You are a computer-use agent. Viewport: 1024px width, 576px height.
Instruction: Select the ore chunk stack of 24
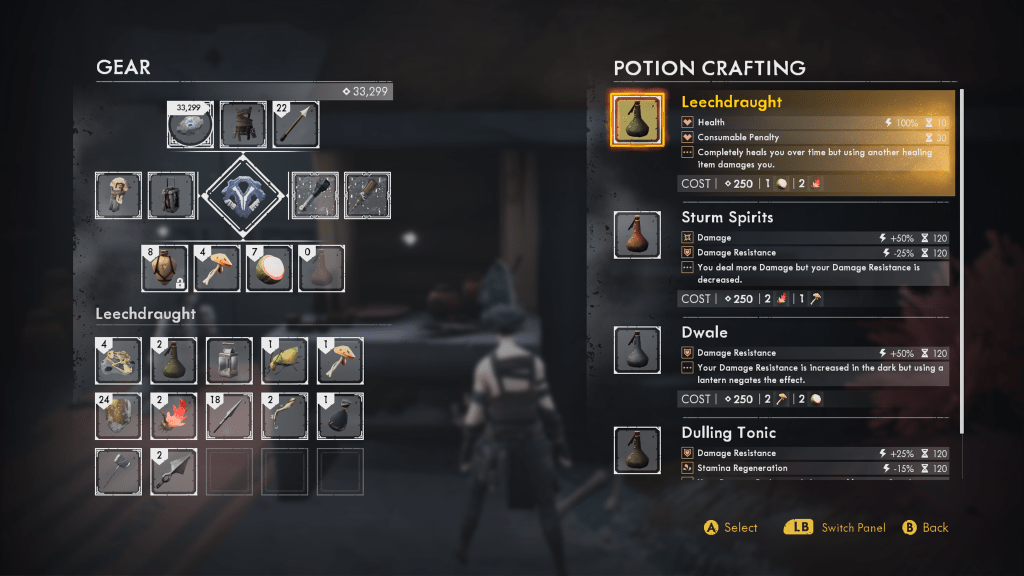tap(119, 416)
